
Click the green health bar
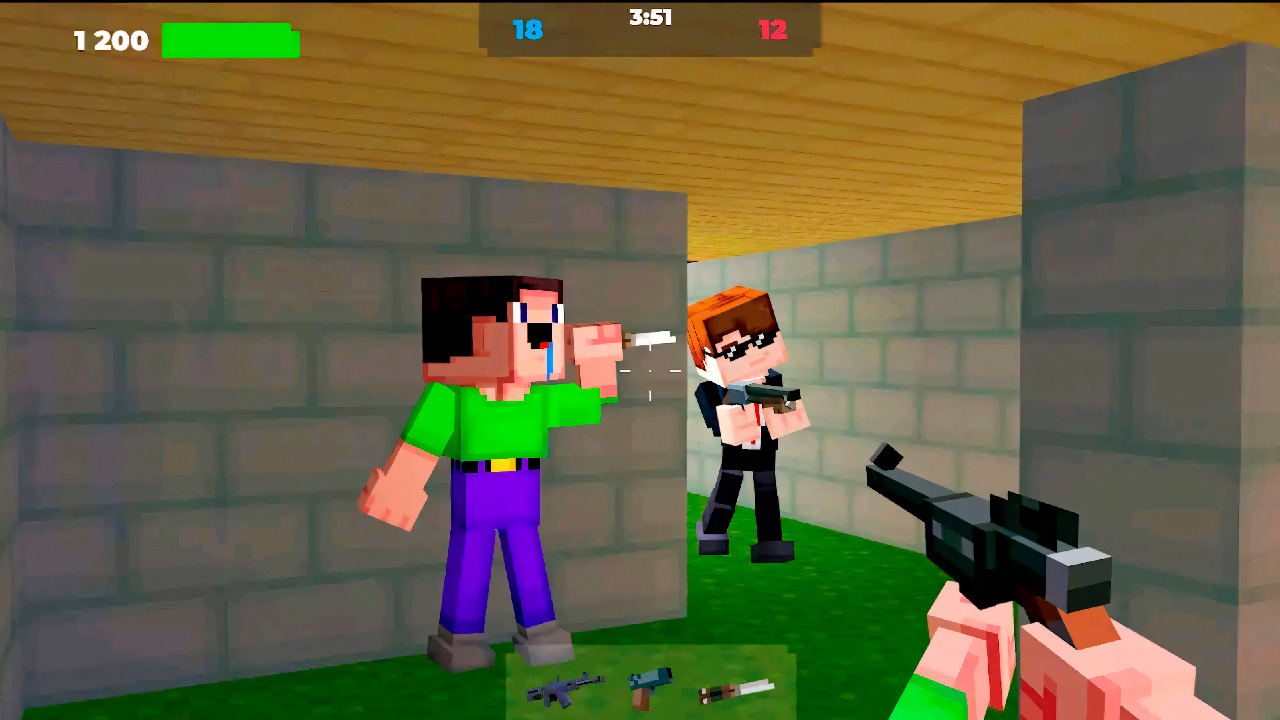coord(230,41)
